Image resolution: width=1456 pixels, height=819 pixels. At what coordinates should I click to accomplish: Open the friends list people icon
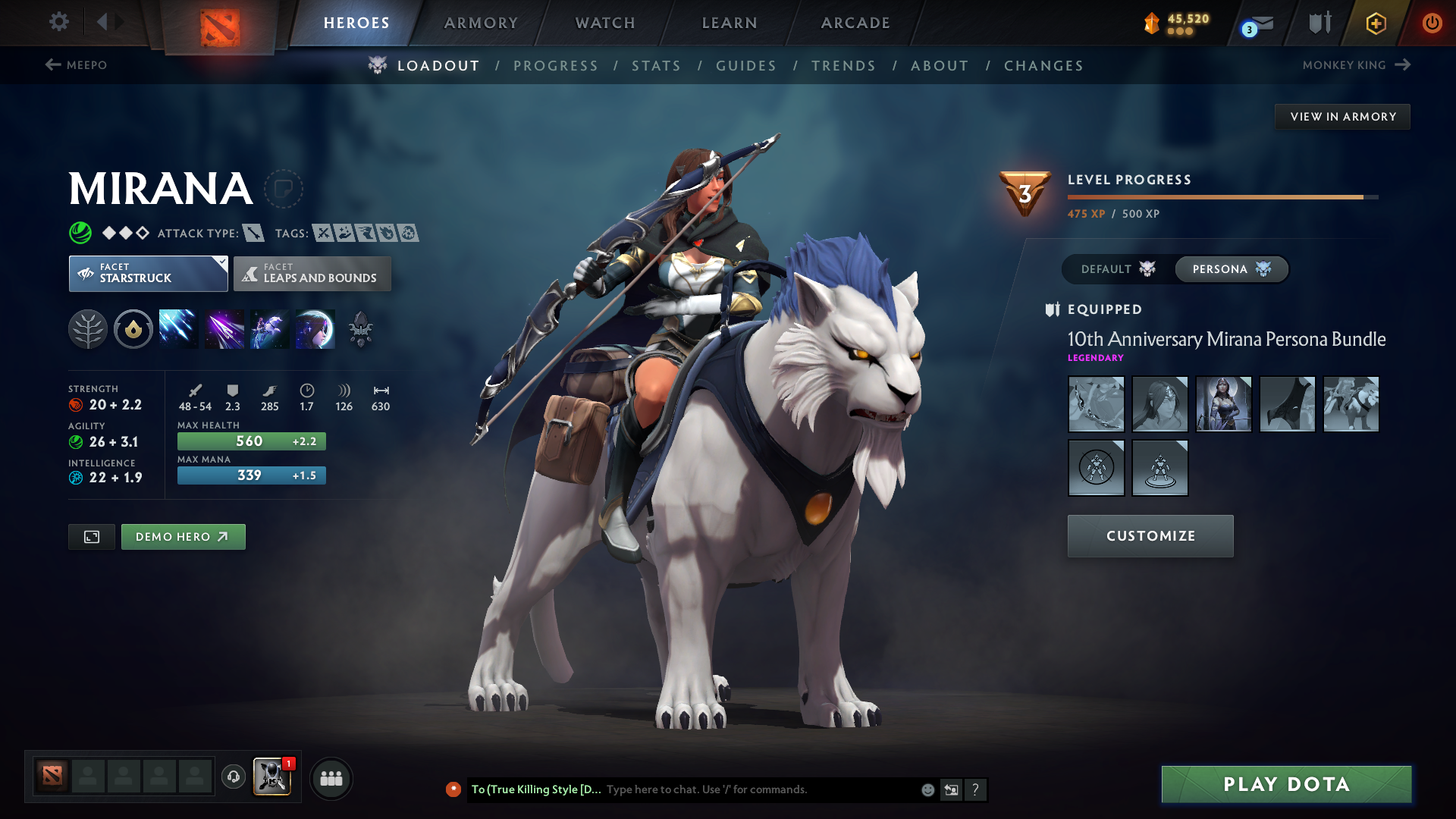pos(331,778)
